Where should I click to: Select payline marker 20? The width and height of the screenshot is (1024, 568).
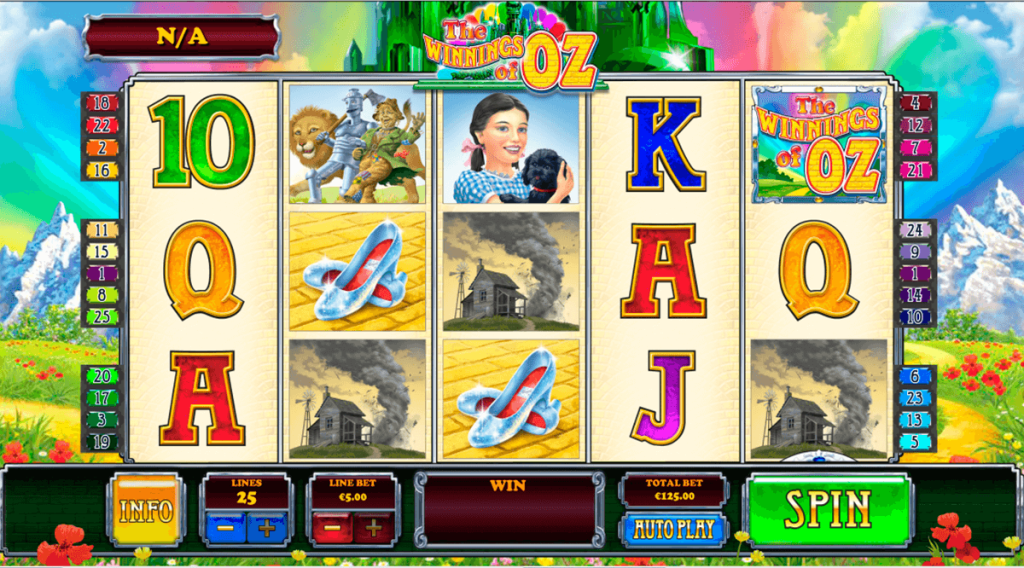[x=100, y=376]
